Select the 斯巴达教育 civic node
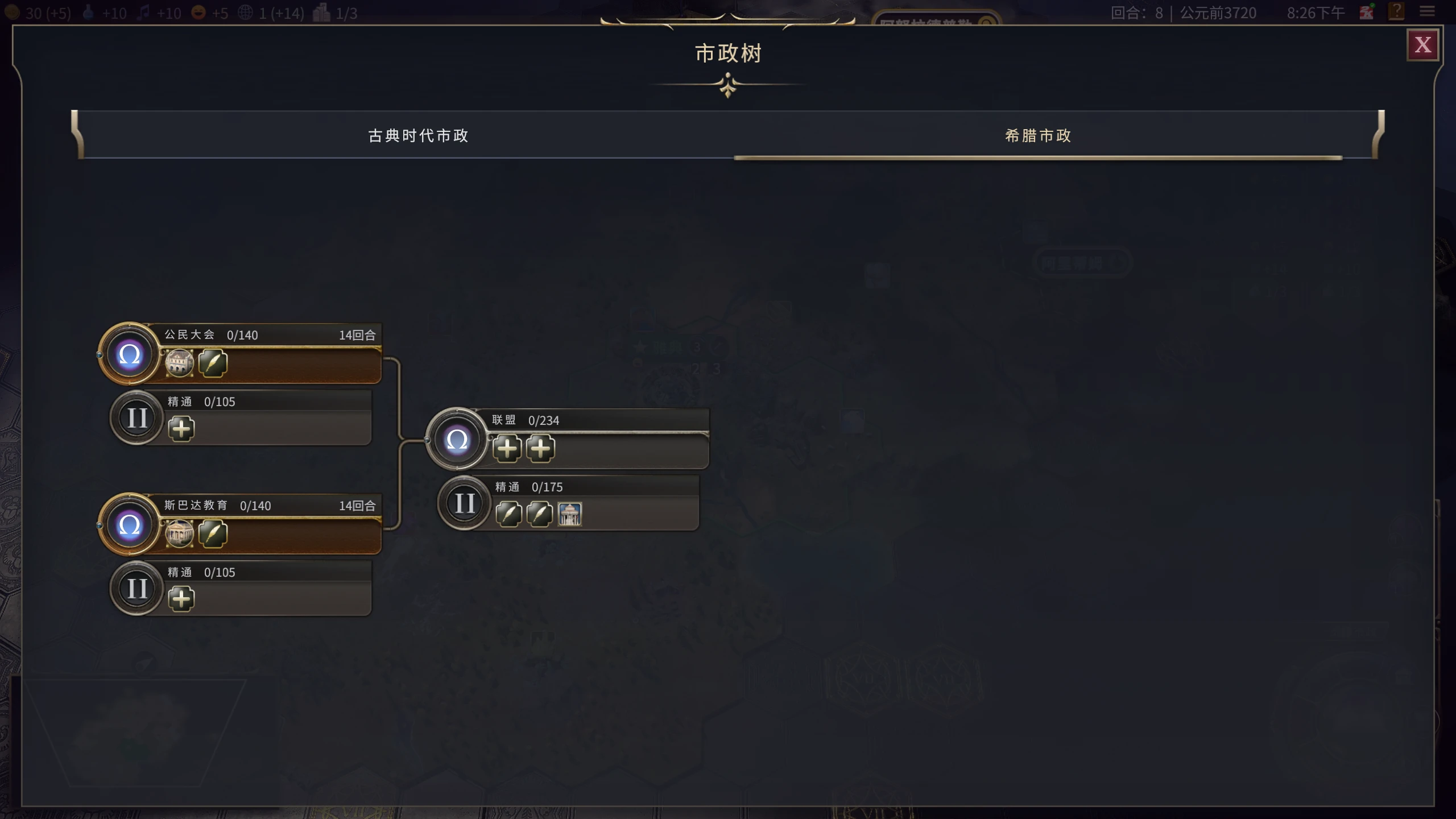 [x=130, y=524]
